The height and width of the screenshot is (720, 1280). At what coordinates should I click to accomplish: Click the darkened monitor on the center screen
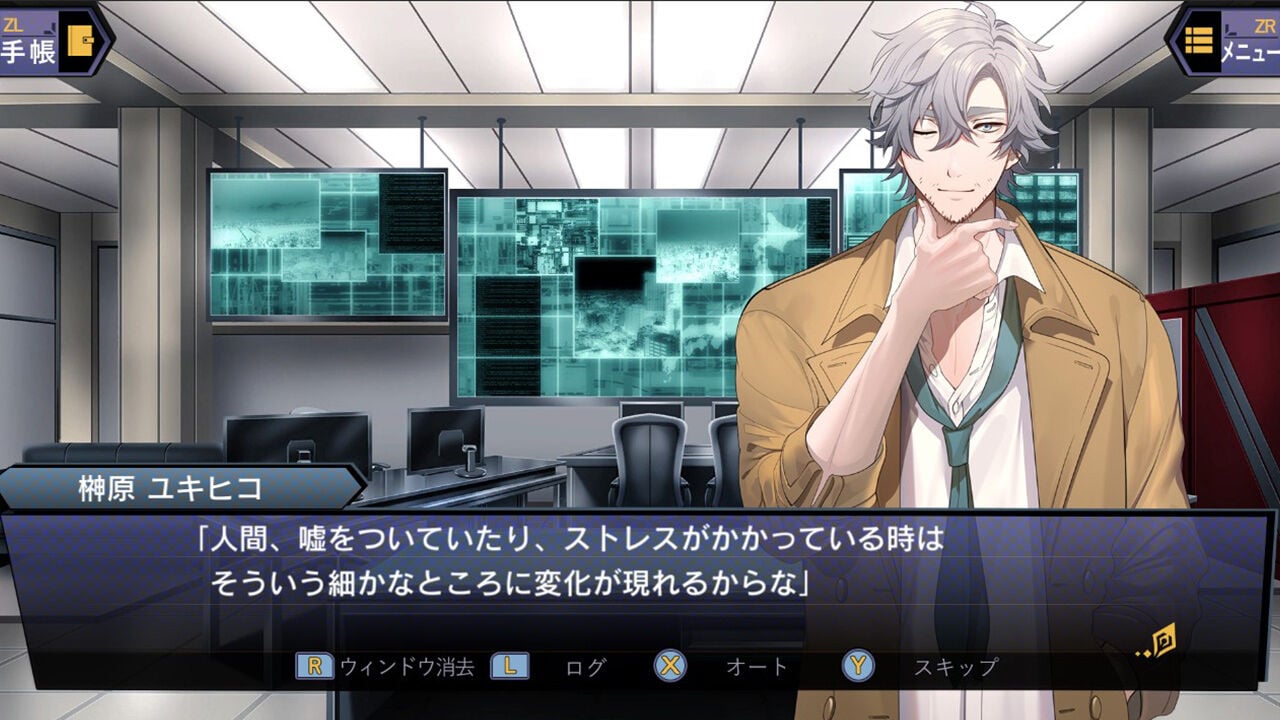[615, 275]
